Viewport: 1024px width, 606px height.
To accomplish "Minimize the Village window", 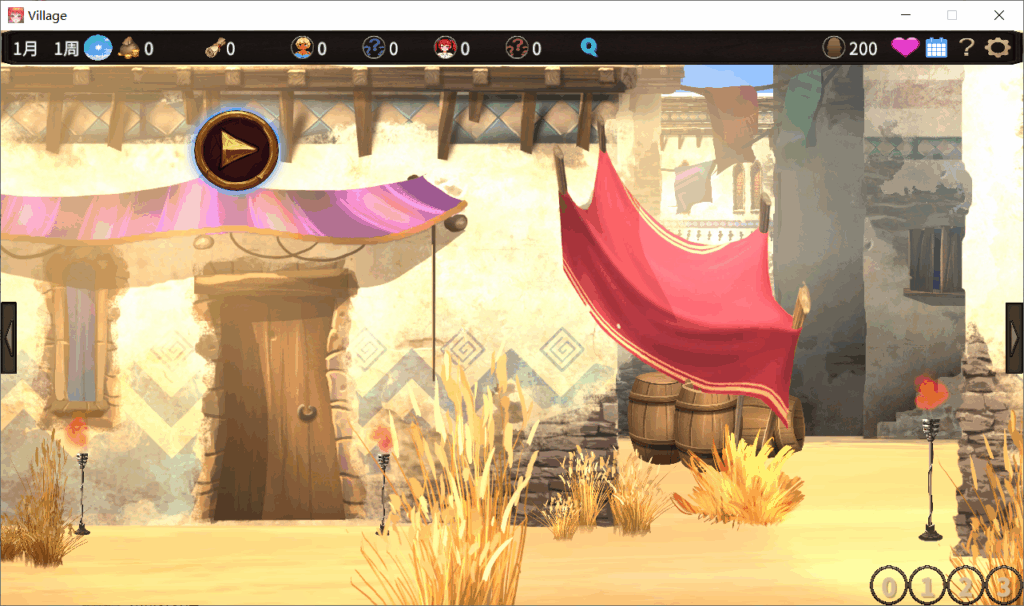I will pyautogui.click(x=906, y=15).
